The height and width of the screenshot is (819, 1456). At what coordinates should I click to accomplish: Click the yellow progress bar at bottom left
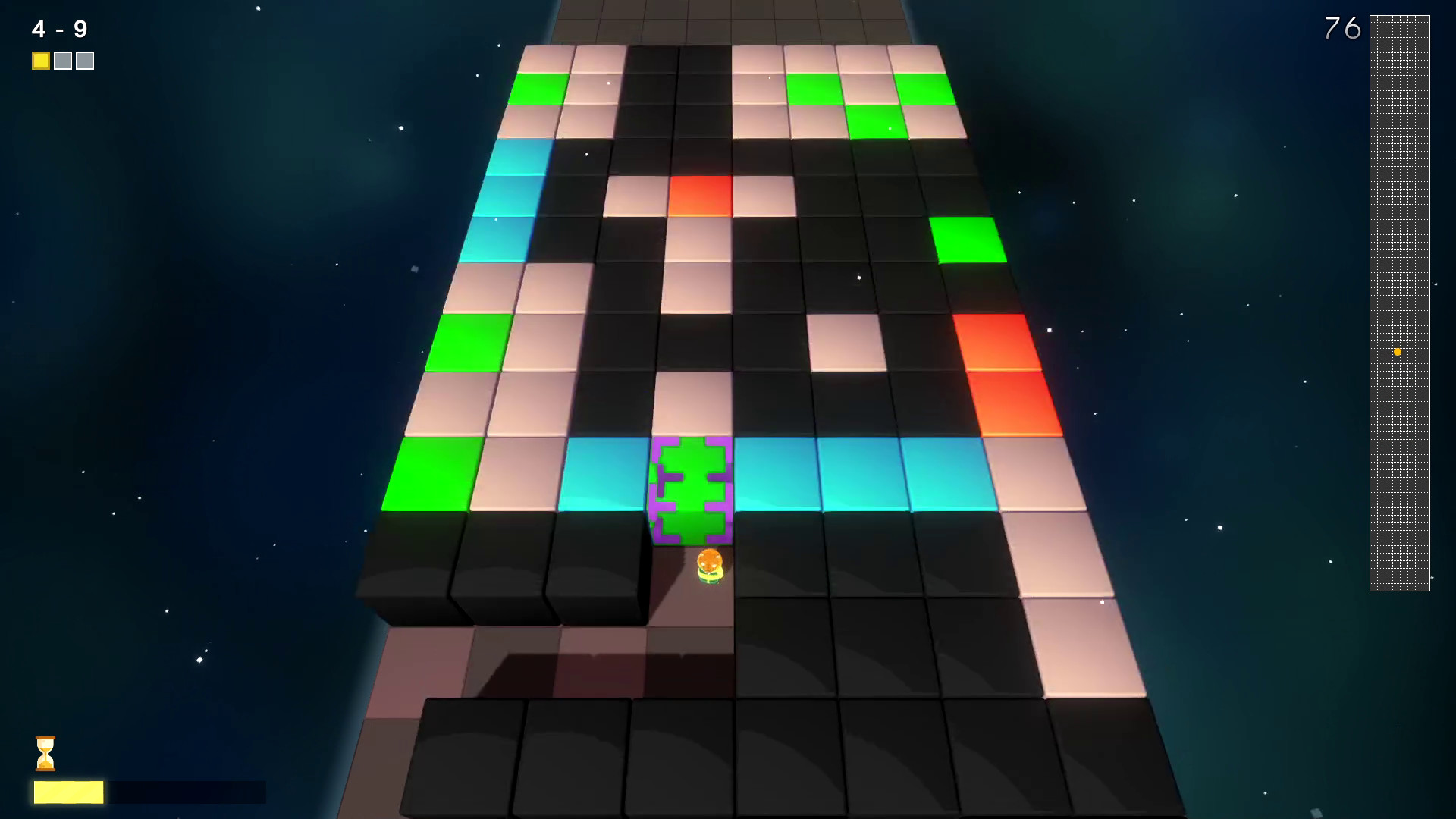pos(68,791)
